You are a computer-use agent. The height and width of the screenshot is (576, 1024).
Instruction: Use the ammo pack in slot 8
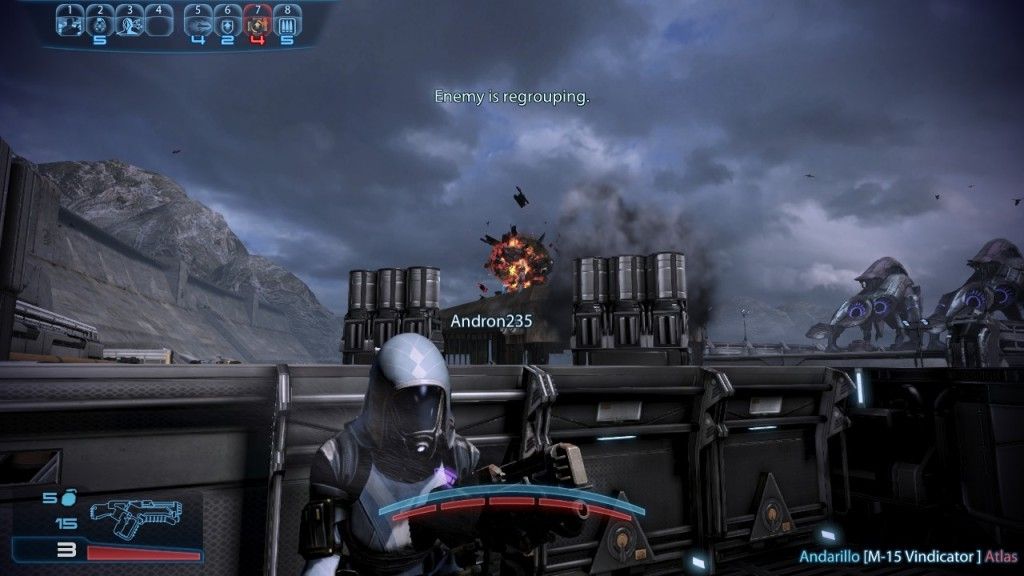coord(287,24)
